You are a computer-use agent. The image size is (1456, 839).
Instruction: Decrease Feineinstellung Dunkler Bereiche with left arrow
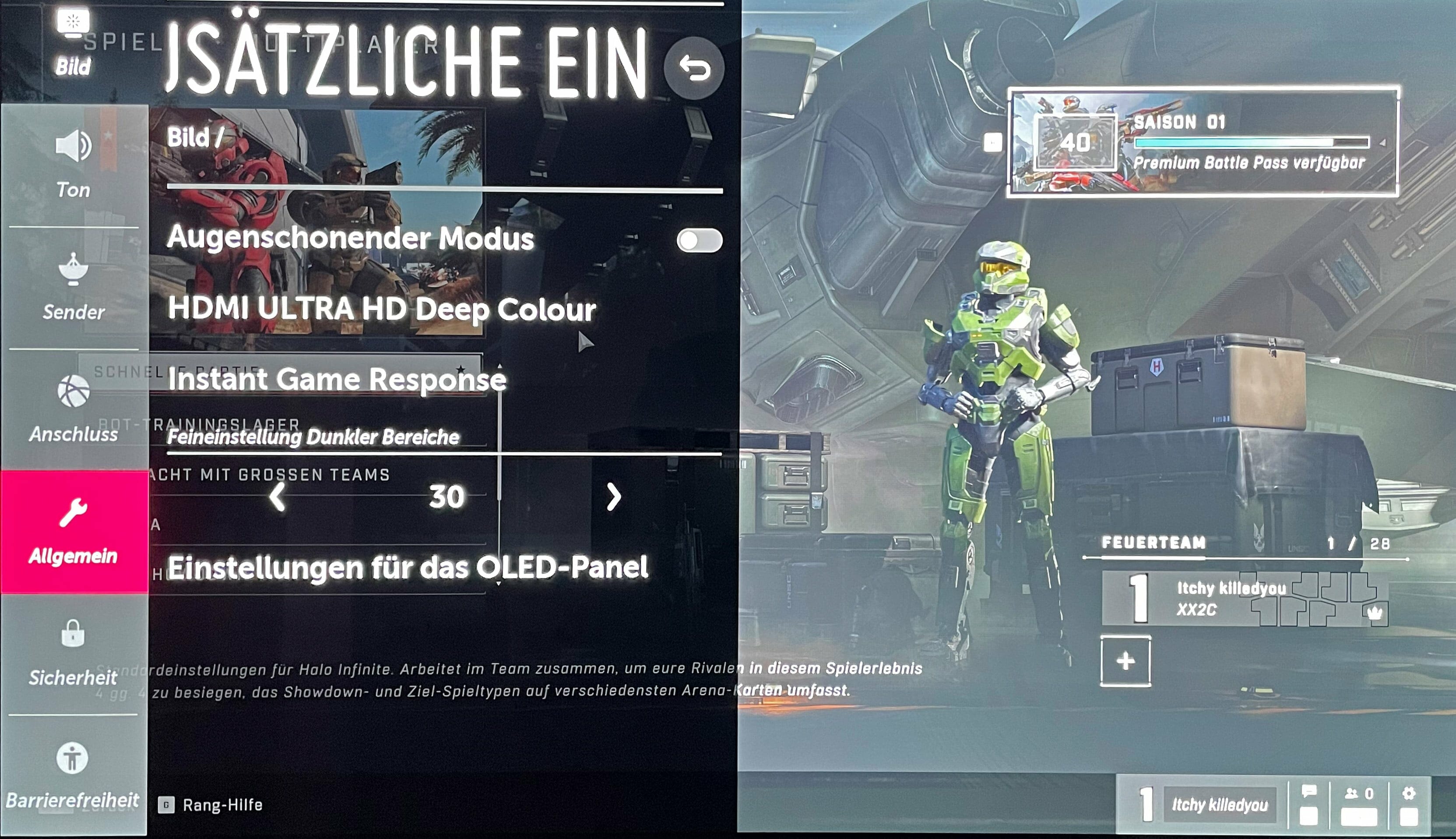point(278,497)
